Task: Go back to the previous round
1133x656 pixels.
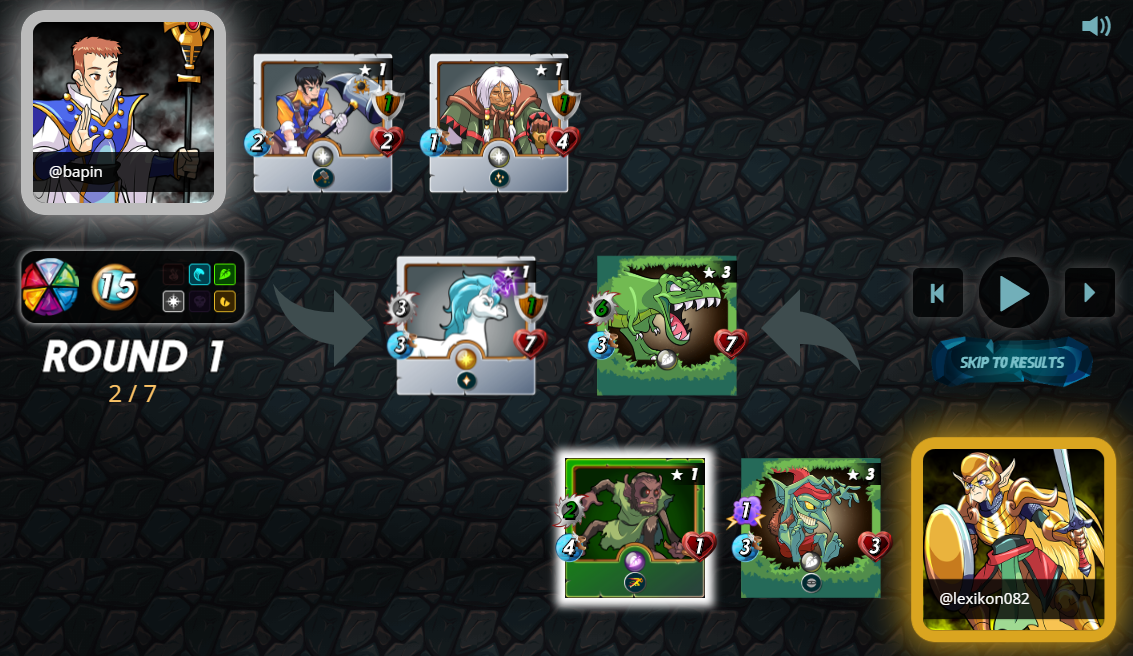Action: pos(937,293)
